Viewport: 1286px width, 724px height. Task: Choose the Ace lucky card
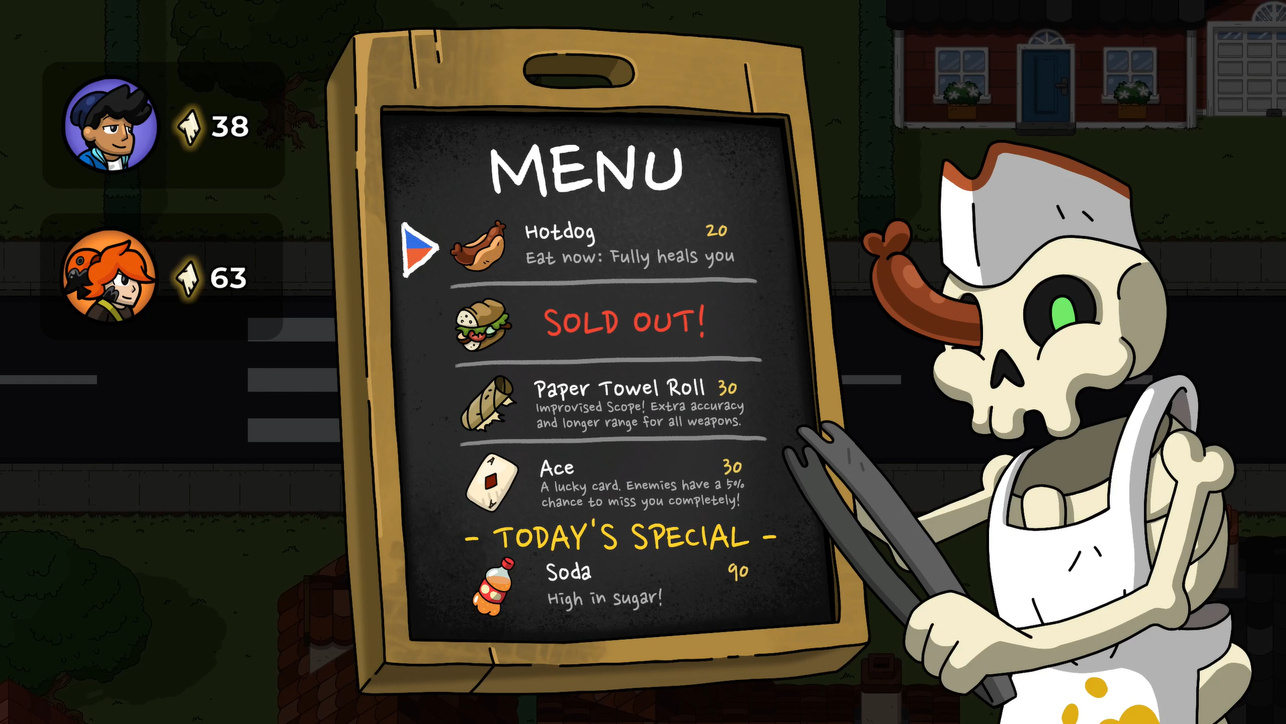[612, 481]
